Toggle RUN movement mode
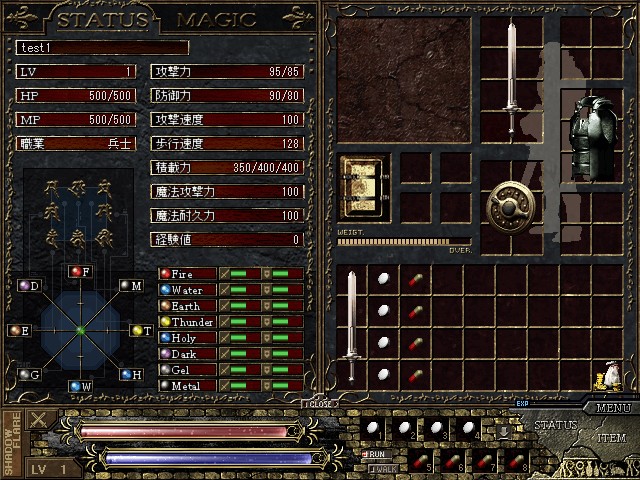 pos(379,453)
